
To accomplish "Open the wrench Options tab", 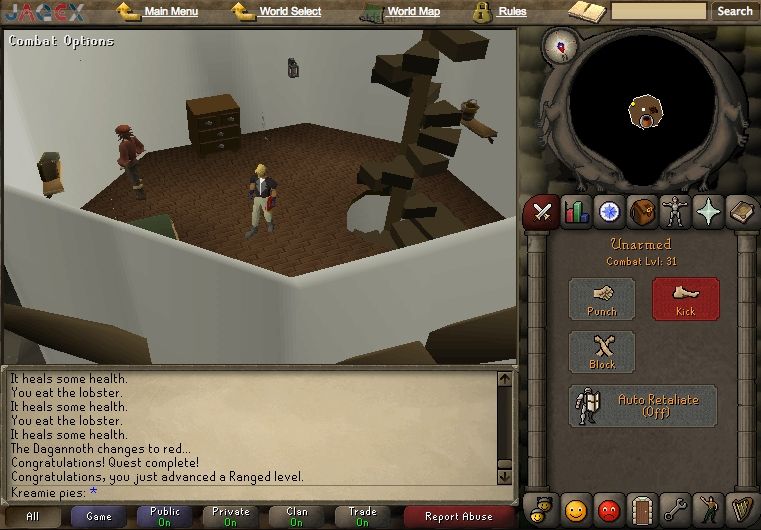I will point(674,509).
